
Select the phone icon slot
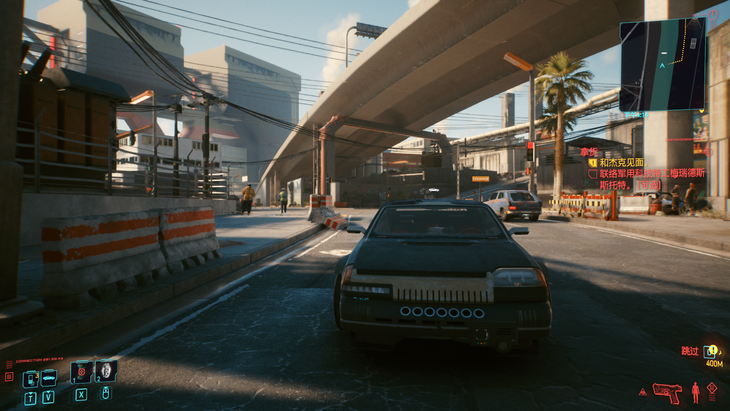click(30, 379)
